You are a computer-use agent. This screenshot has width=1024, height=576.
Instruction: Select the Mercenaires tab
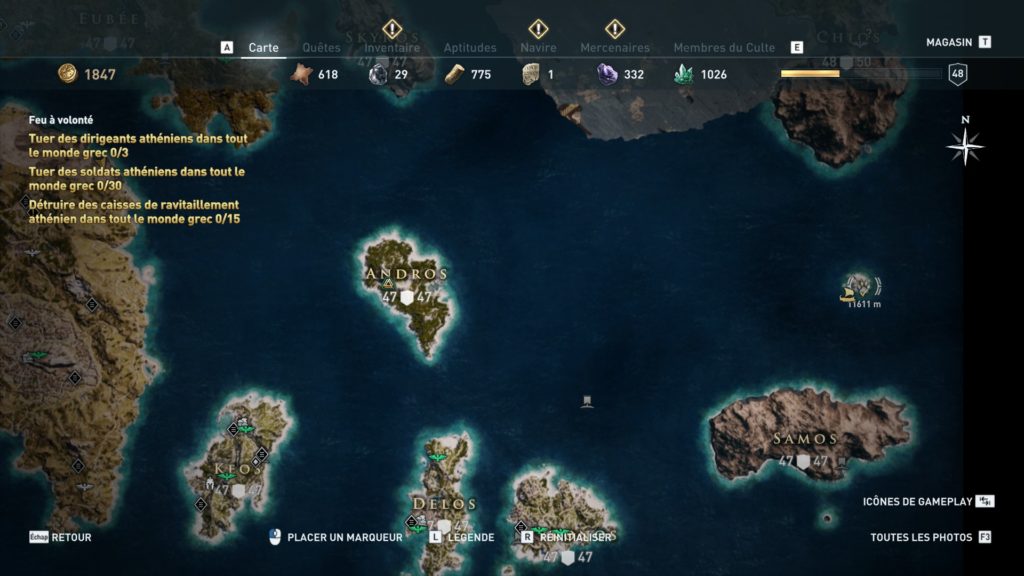click(x=615, y=47)
